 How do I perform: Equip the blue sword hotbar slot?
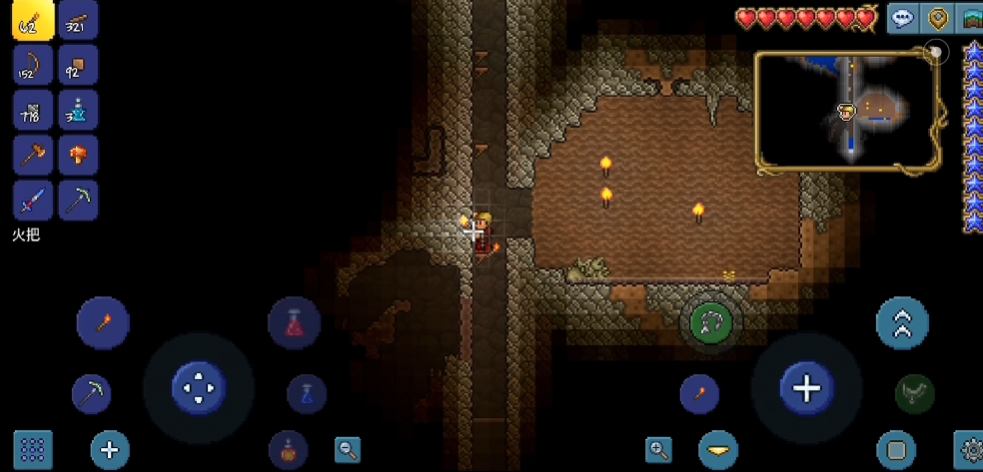33,200
